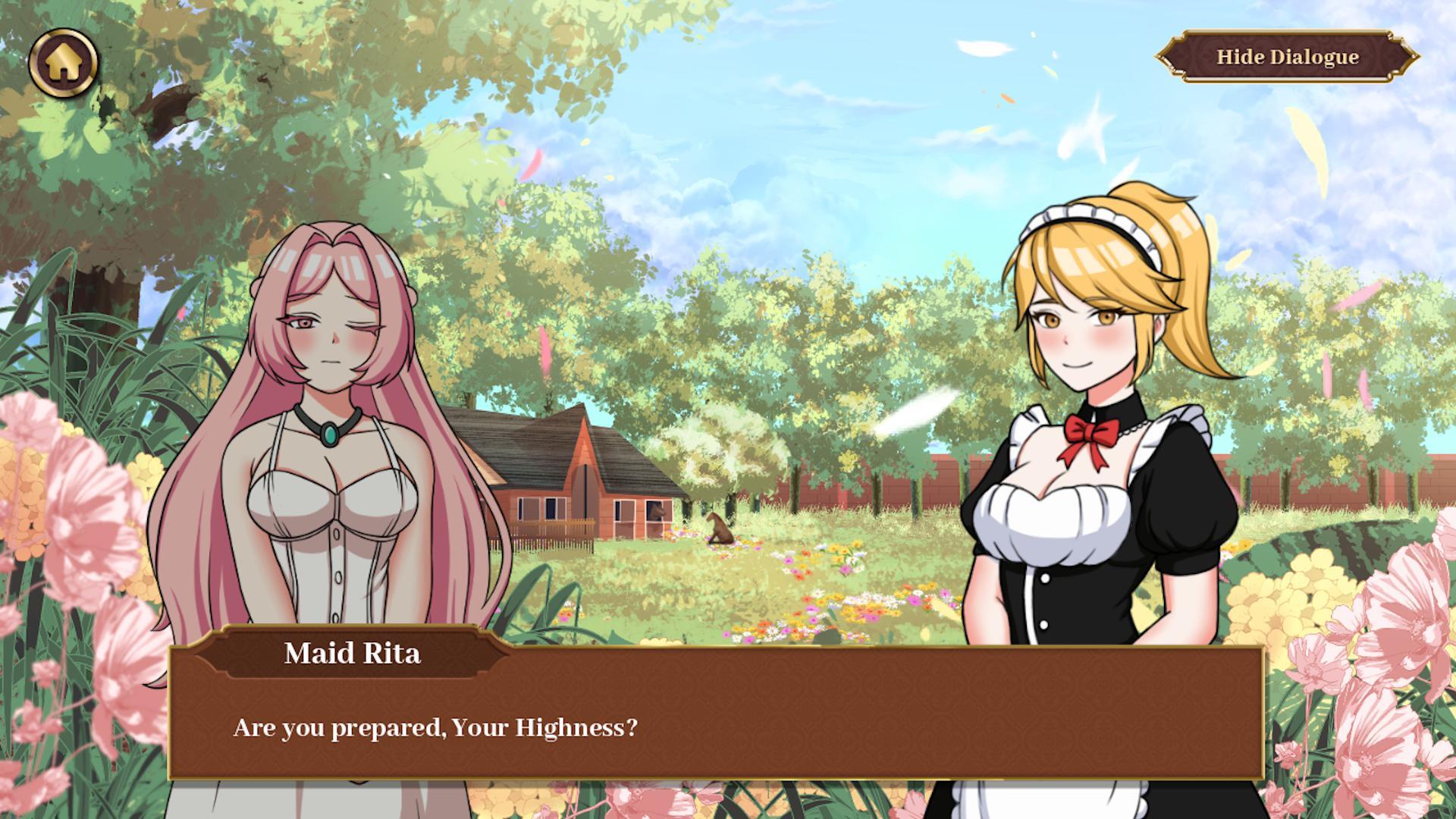Screen dimensions: 1456x819
Task: Click the Maid Rita name plate
Action: tap(353, 654)
